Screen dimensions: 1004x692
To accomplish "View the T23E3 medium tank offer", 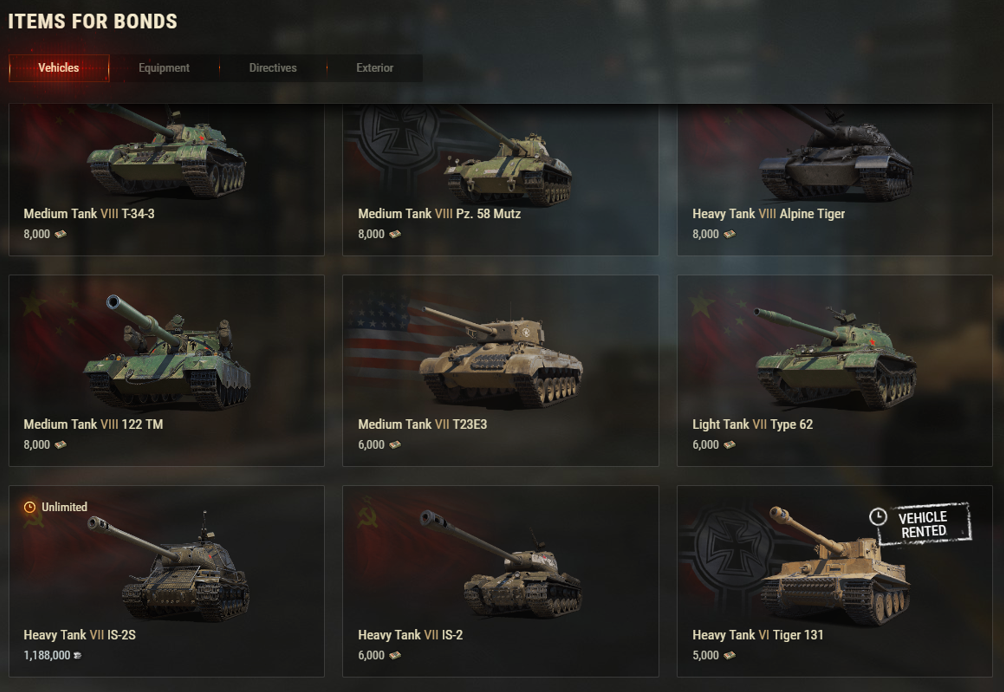I will tap(500, 370).
